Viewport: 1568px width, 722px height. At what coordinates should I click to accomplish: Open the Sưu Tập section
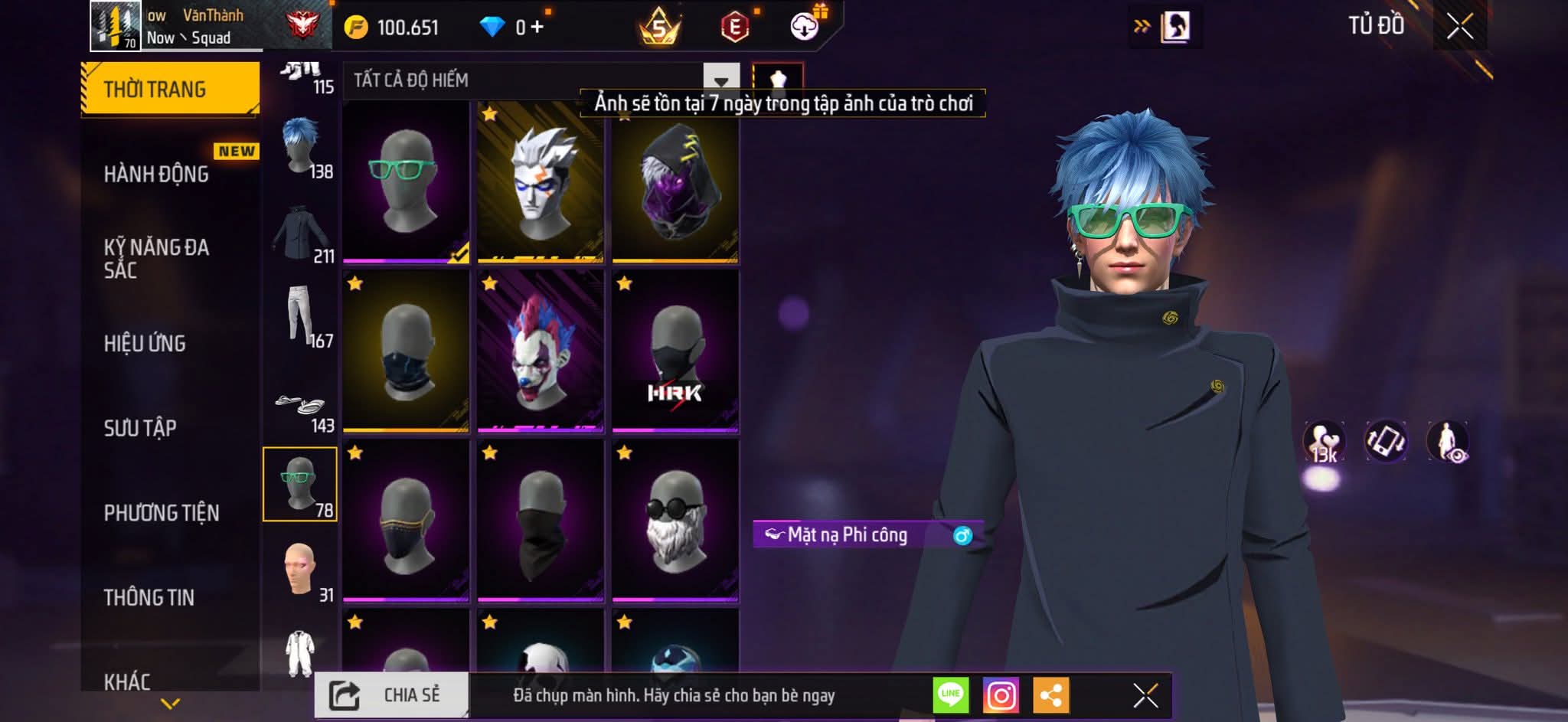click(x=141, y=427)
